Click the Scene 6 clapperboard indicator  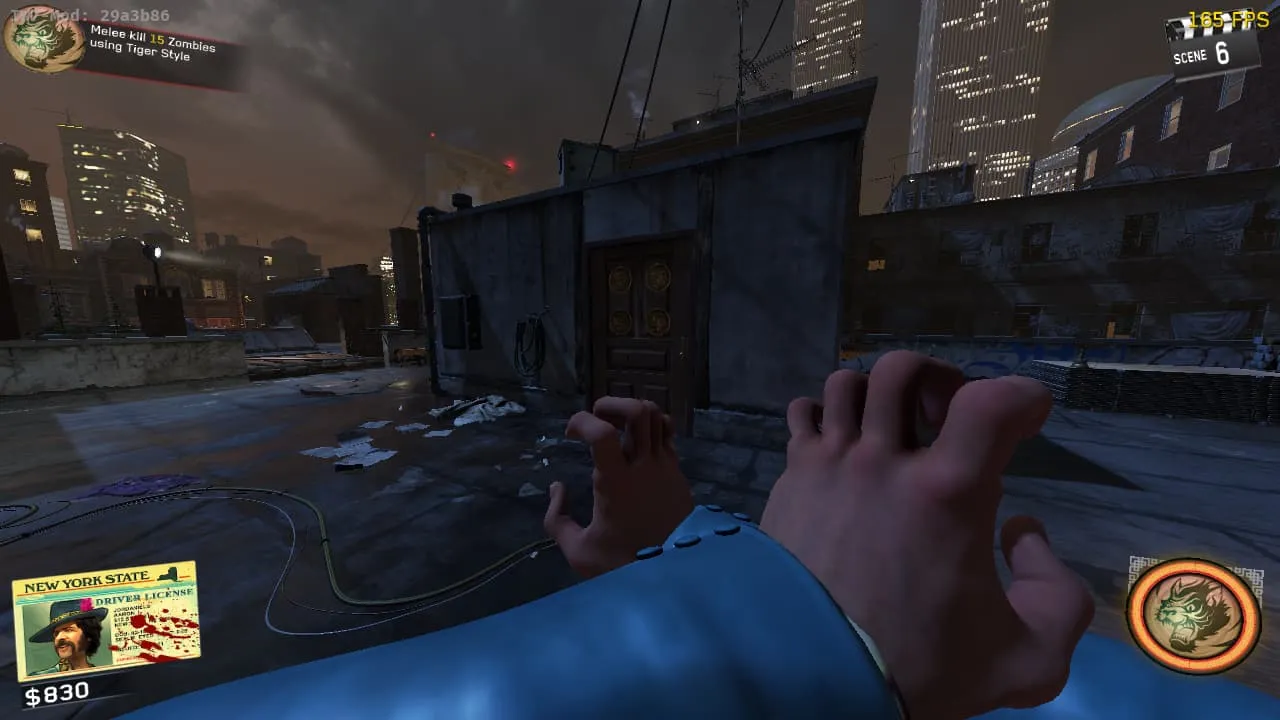click(1212, 47)
